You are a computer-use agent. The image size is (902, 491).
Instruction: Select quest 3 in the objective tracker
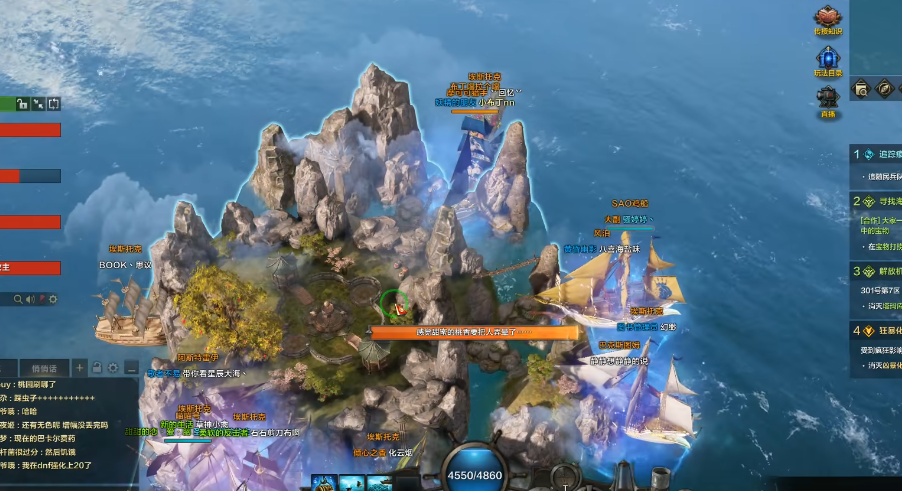(857, 271)
